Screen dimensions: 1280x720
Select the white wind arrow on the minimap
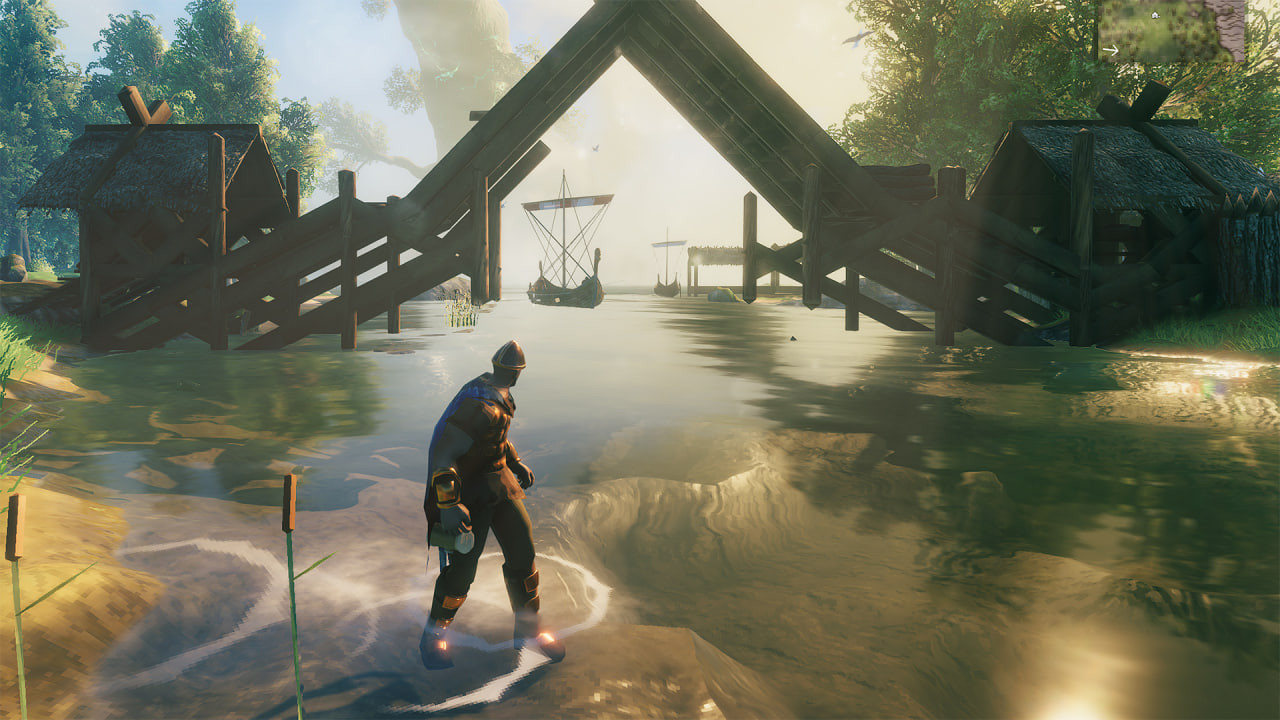pos(1110,49)
